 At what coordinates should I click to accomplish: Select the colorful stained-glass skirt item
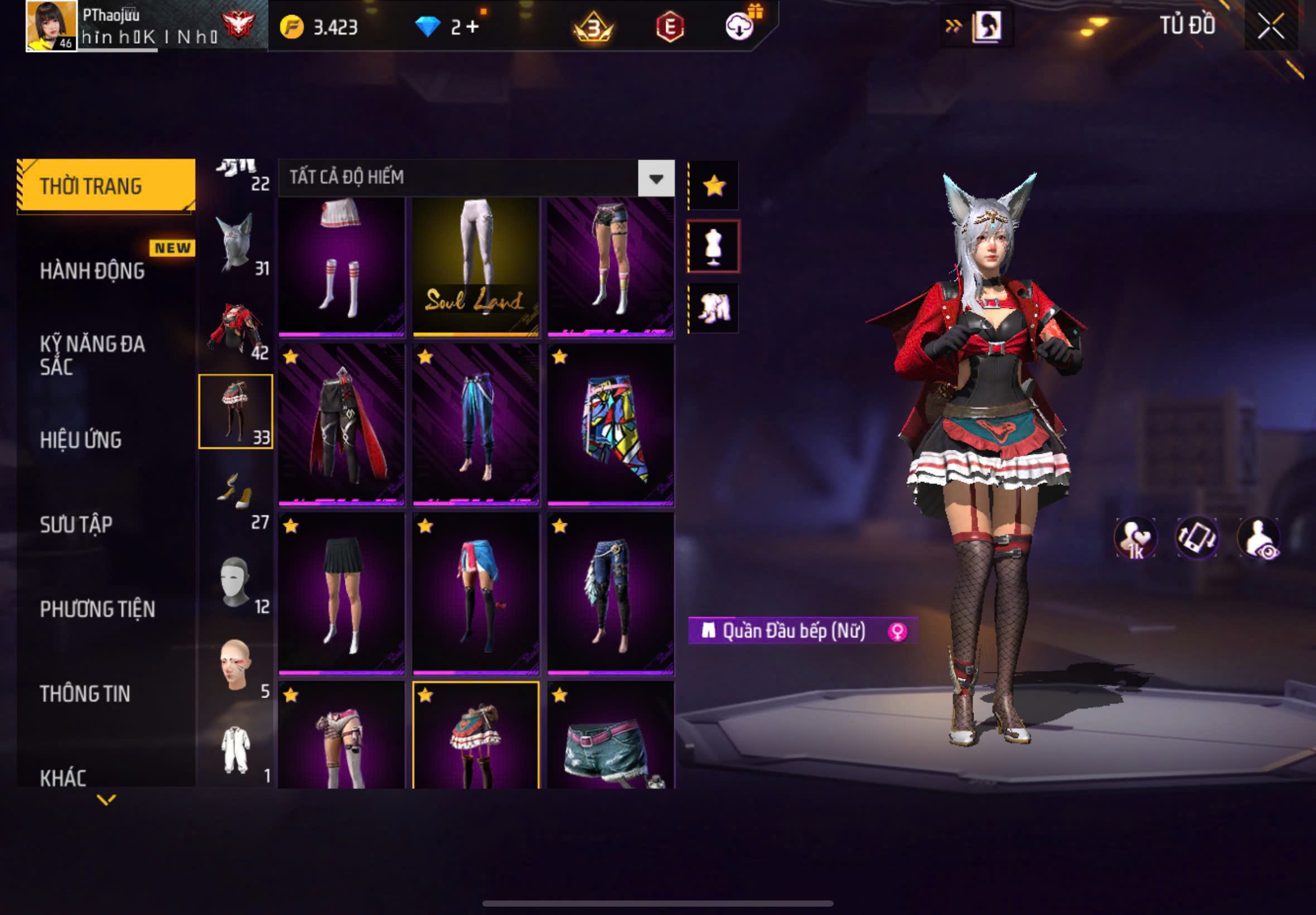610,425
